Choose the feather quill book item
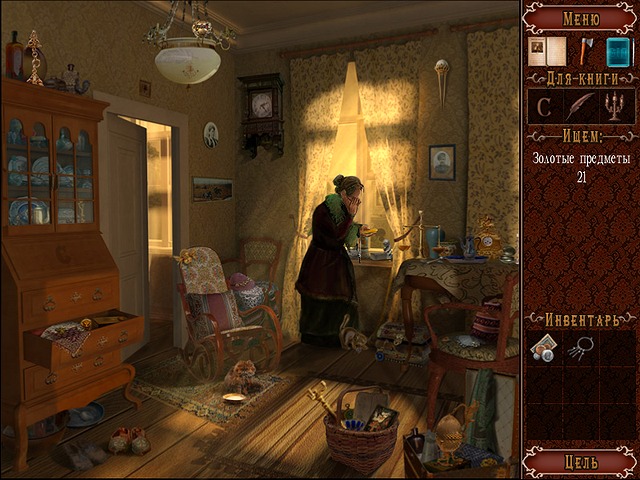 (580, 107)
